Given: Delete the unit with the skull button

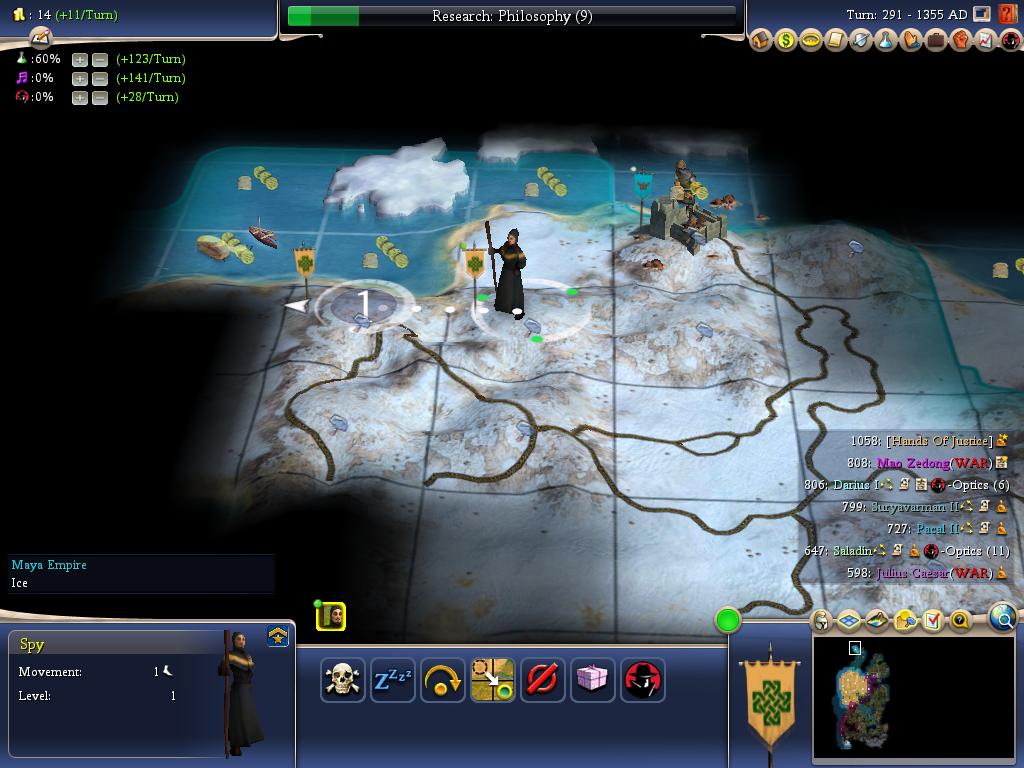Looking at the screenshot, I should pos(342,681).
